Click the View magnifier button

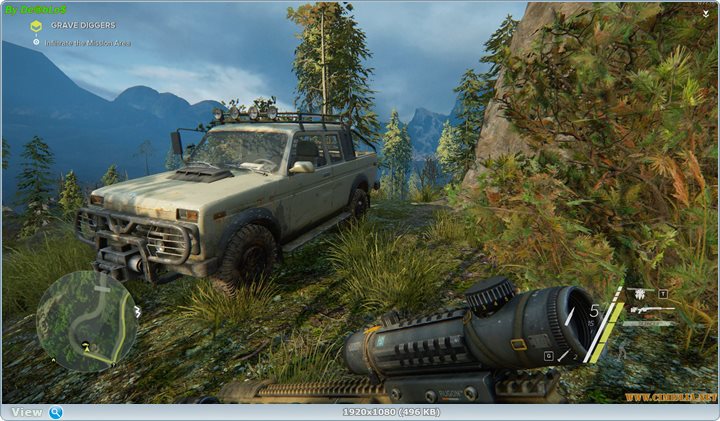point(56,412)
